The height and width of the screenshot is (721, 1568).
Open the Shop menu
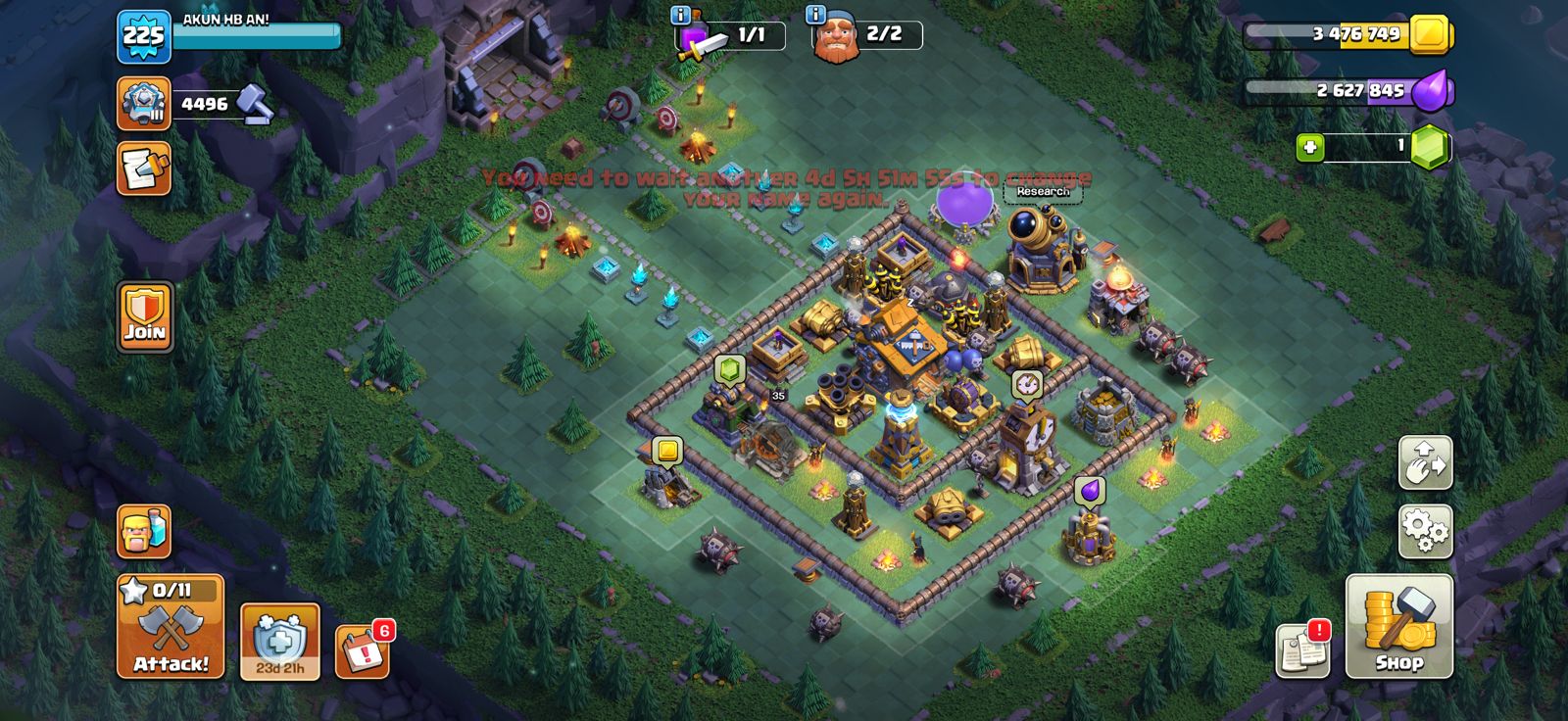pyautogui.click(x=1398, y=627)
